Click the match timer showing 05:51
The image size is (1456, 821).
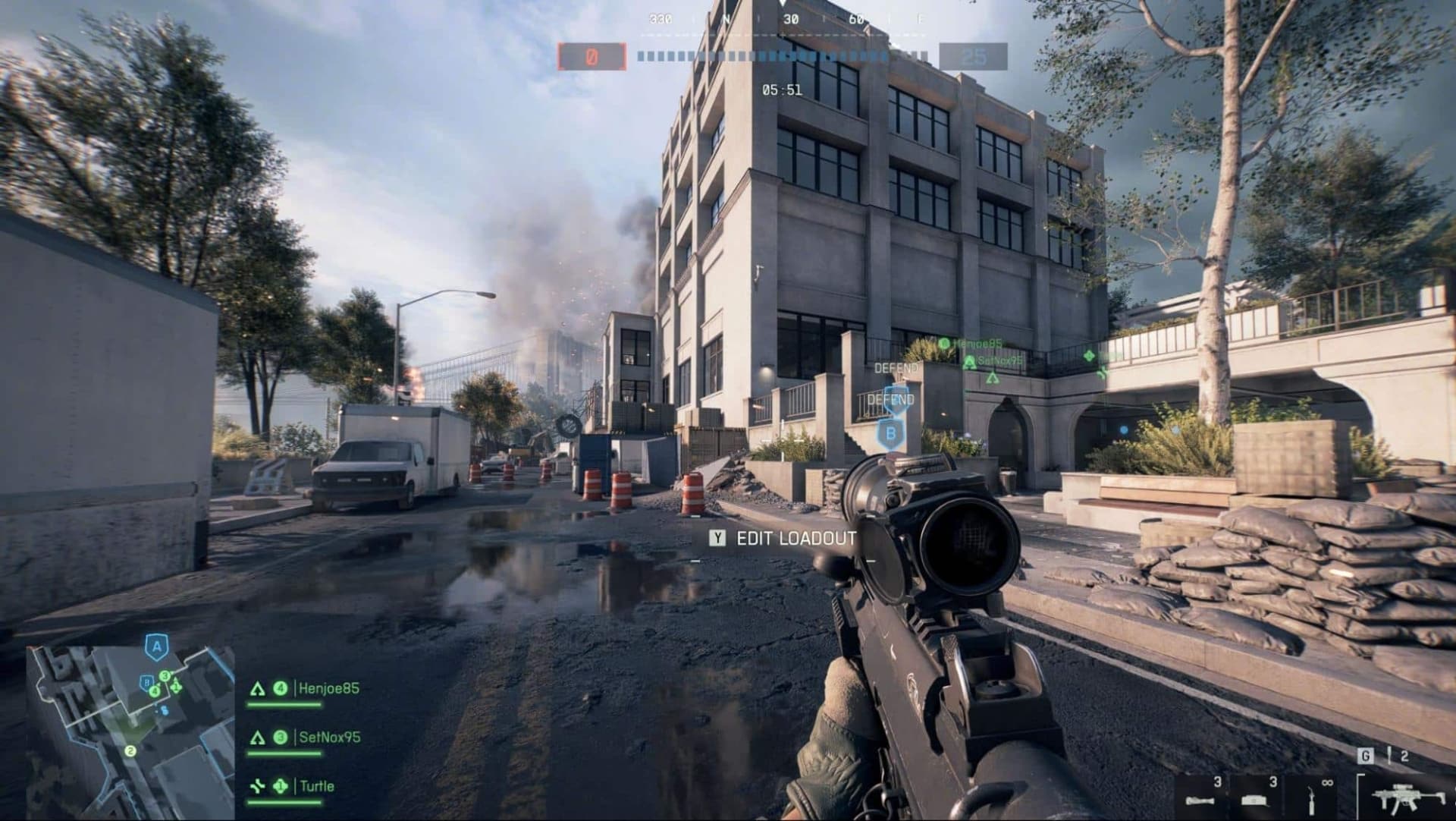point(783,90)
